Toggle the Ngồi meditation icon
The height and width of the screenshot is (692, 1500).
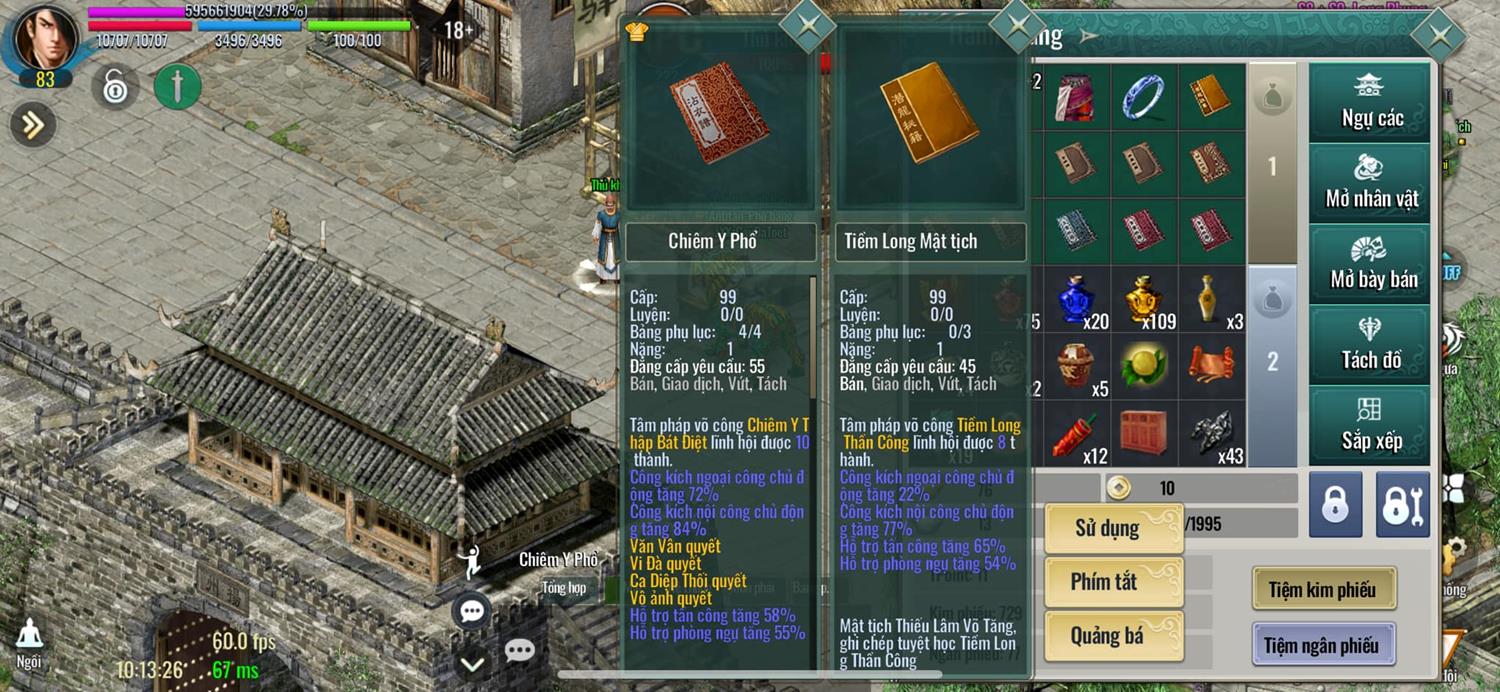[29, 641]
